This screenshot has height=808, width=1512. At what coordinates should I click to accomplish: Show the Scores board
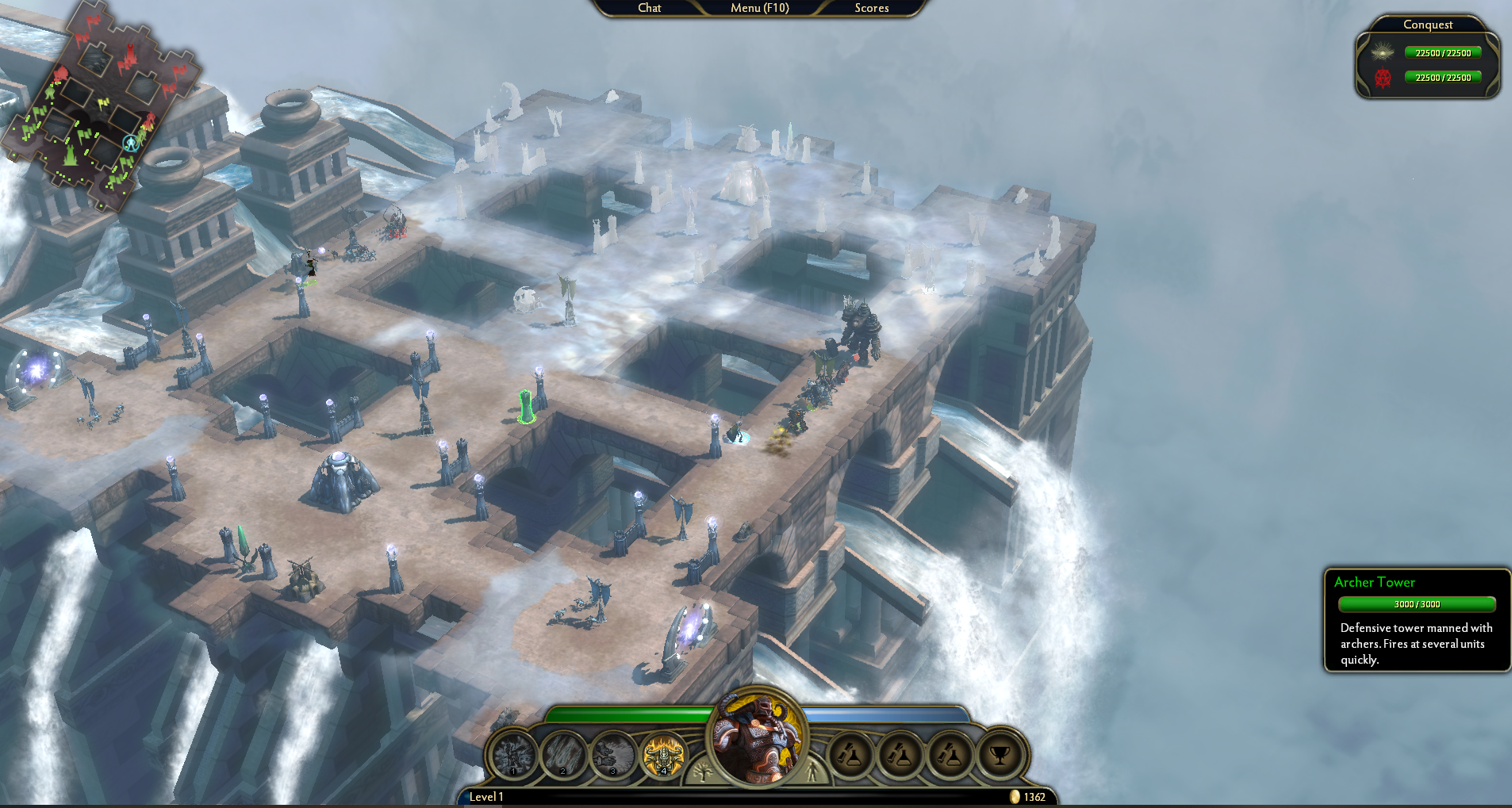pyautogui.click(x=871, y=8)
